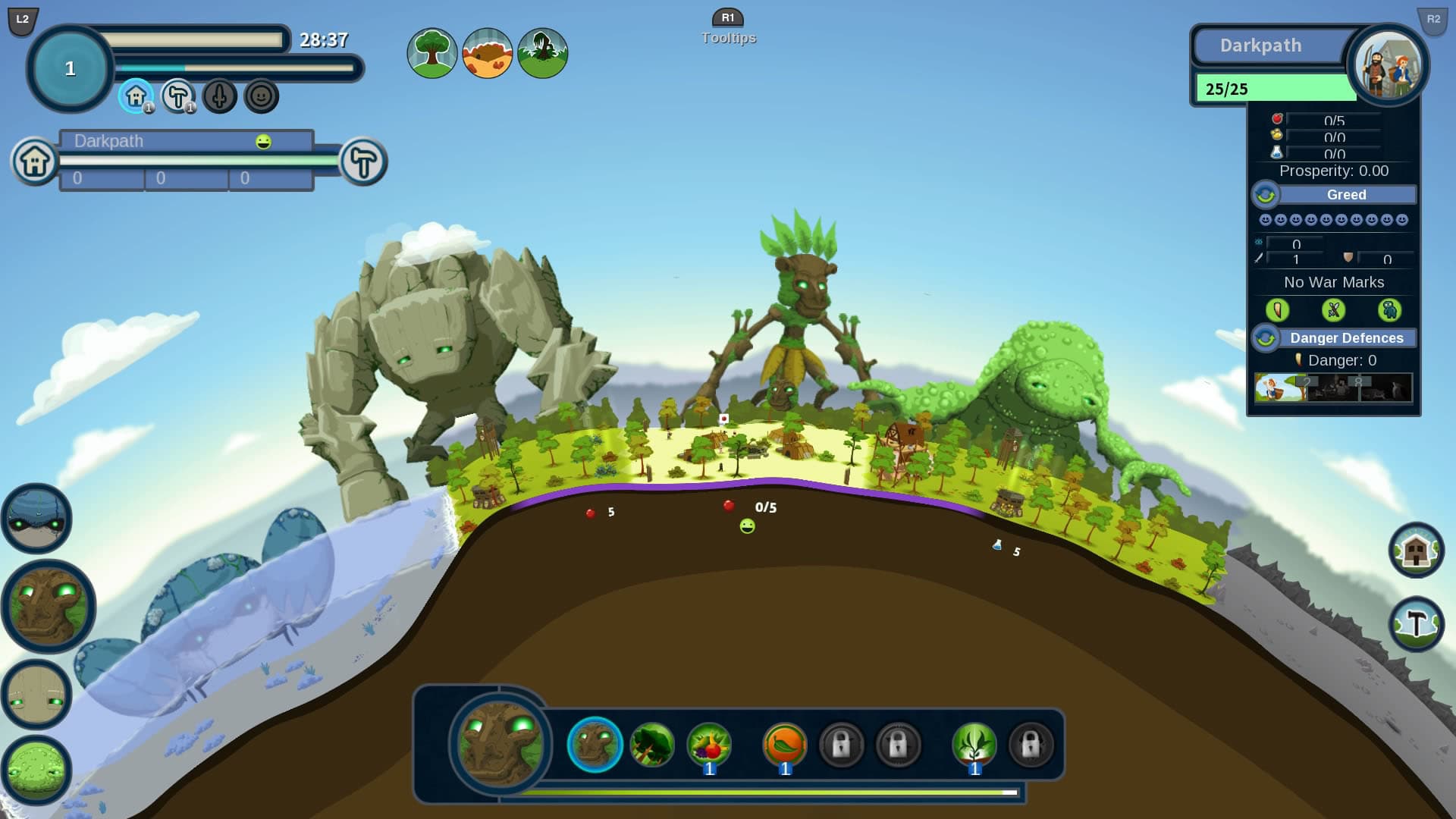Choose the Rock Giant stone-face portrait
This screenshot has width=1456, height=819.
[x=36, y=695]
